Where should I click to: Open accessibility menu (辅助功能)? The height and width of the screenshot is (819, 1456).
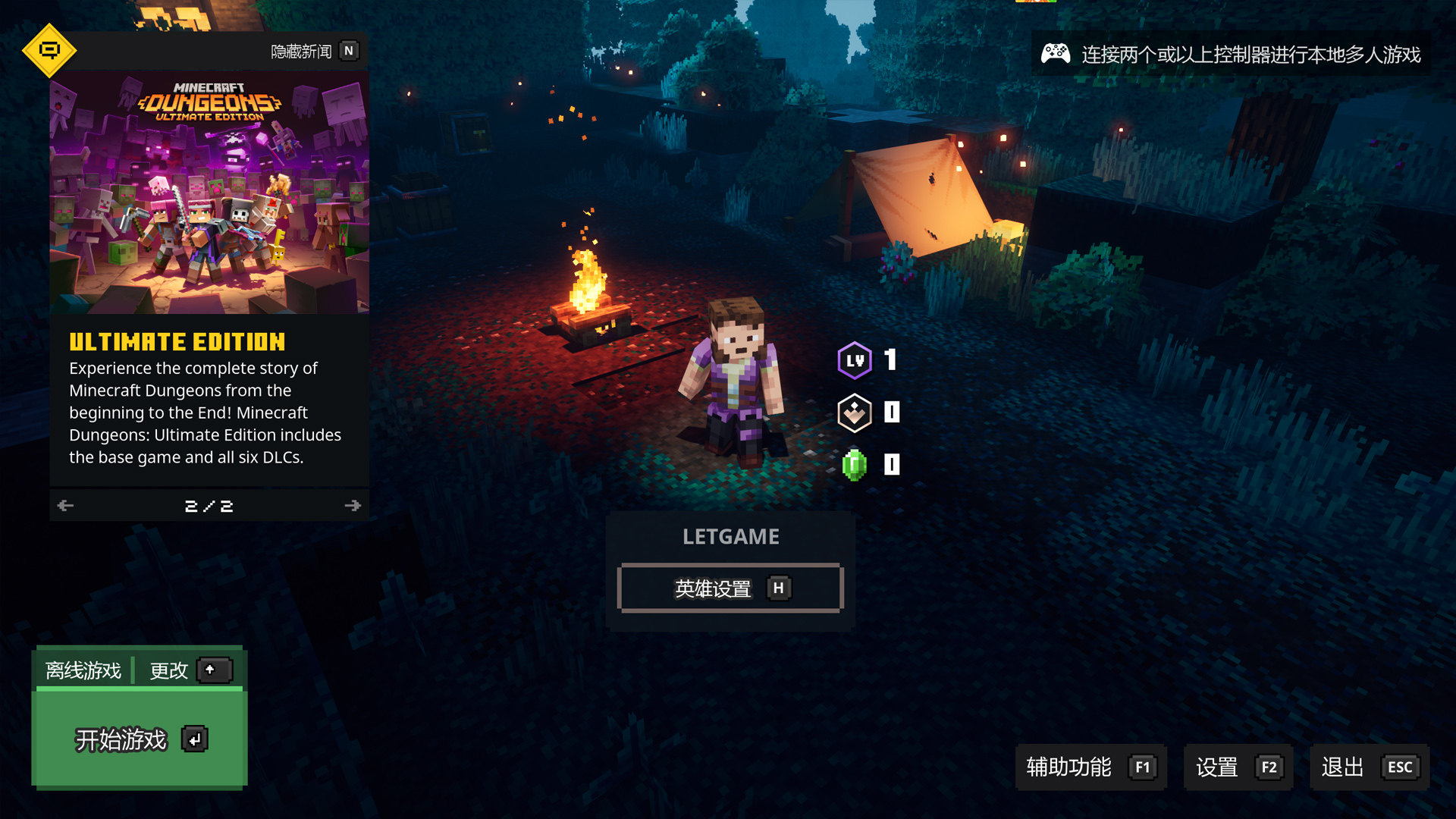(x=1090, y=767)
